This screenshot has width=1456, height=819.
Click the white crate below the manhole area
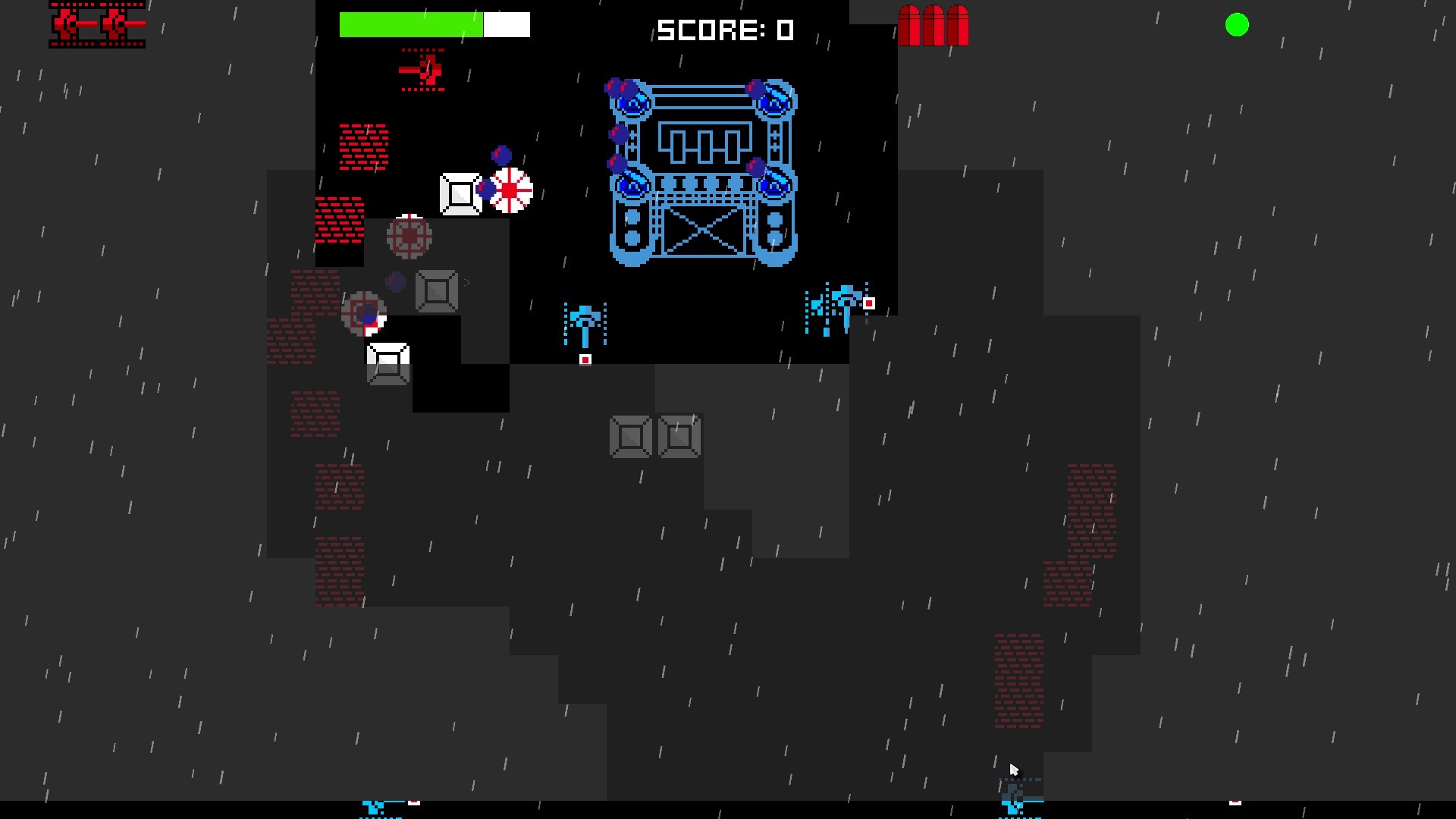(388, 365)
